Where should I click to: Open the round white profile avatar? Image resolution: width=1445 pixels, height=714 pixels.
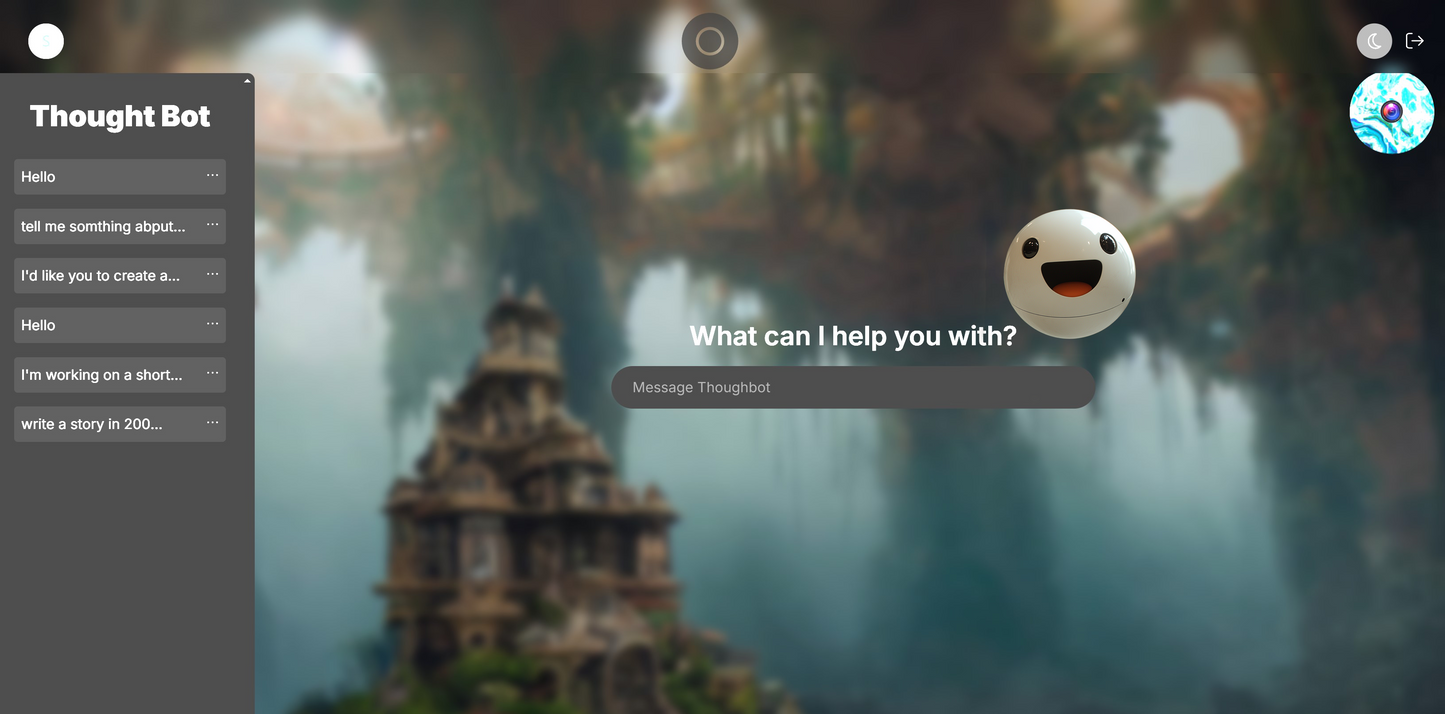46,41
